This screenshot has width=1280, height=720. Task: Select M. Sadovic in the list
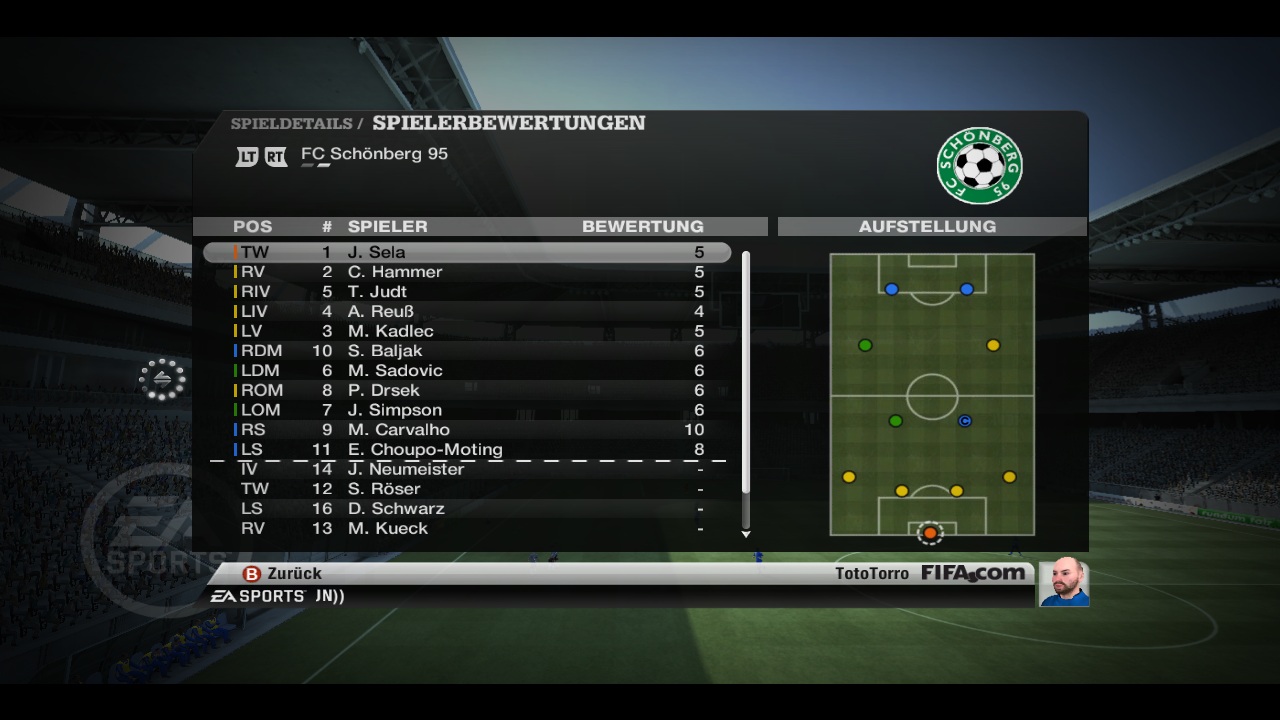tap(467, 371)
